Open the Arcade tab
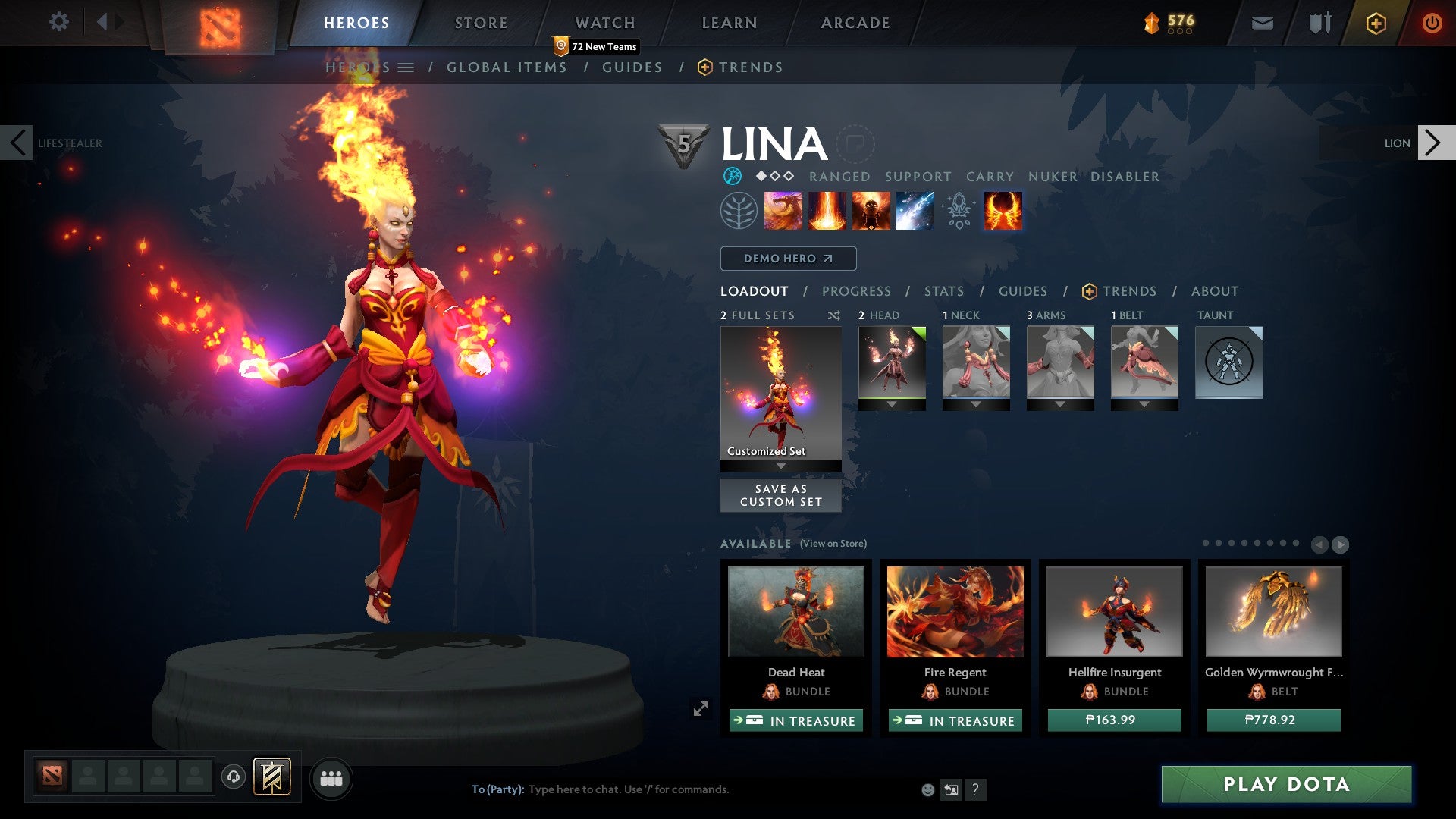This screenshot has width=1456, height=819. coord(855,23)
